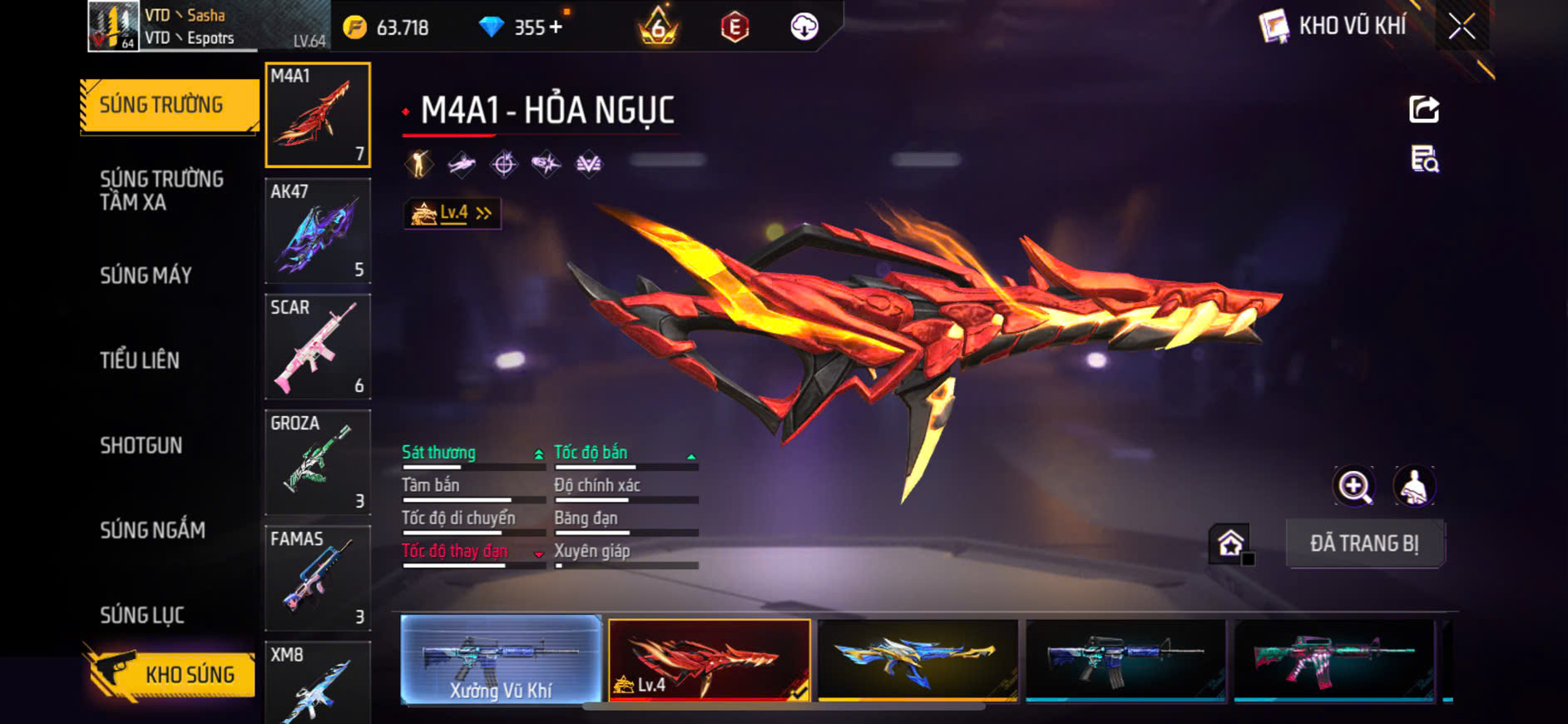Switch to the Súng Trường Tầm Xa category
Viewport: 1568px width, 724px height.
coord(161,191)
